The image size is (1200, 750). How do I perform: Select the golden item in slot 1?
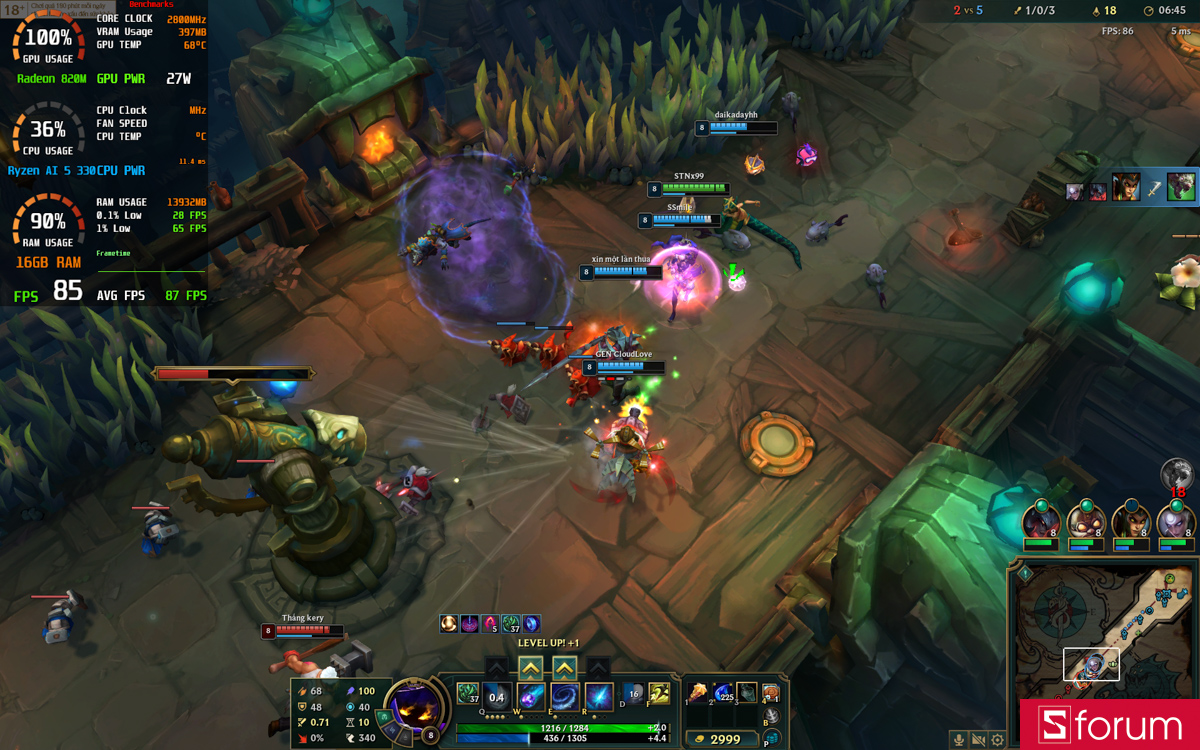(697, 693)
